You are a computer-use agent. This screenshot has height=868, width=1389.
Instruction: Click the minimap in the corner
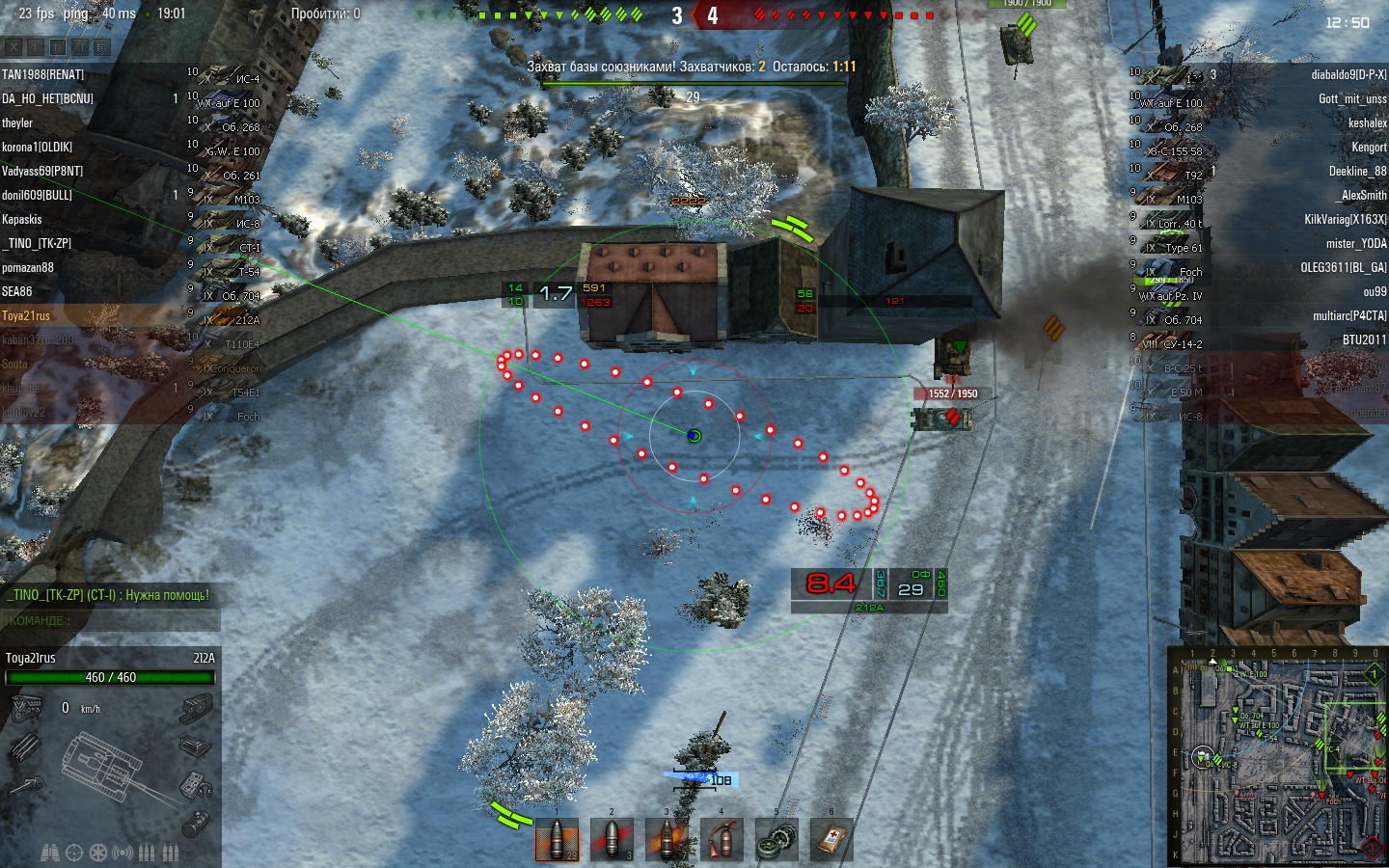[x=1277, y=755]
